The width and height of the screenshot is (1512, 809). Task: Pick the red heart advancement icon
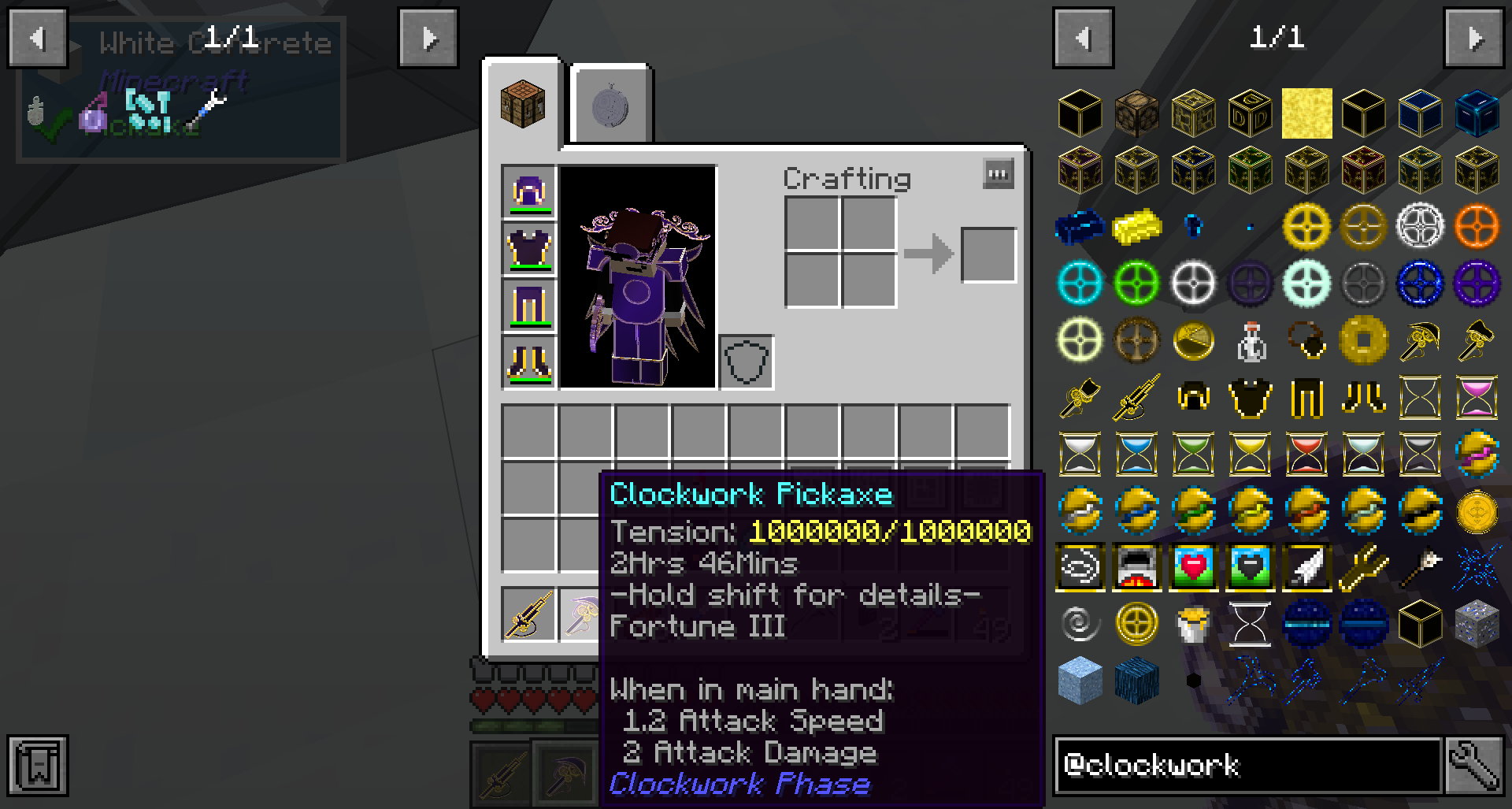click(1193, 567)
